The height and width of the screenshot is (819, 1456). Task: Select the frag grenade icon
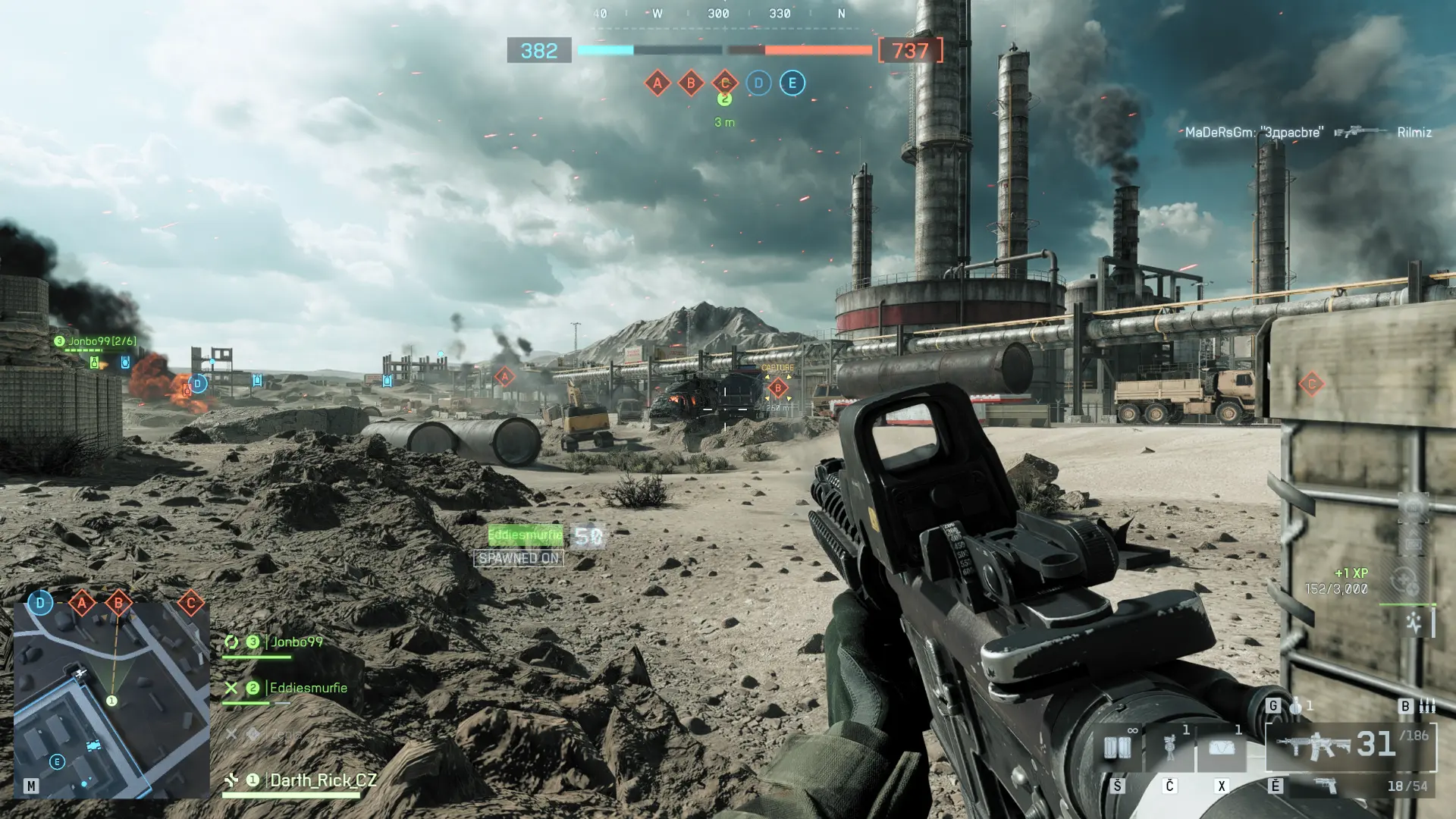[x=1296, y=706]
